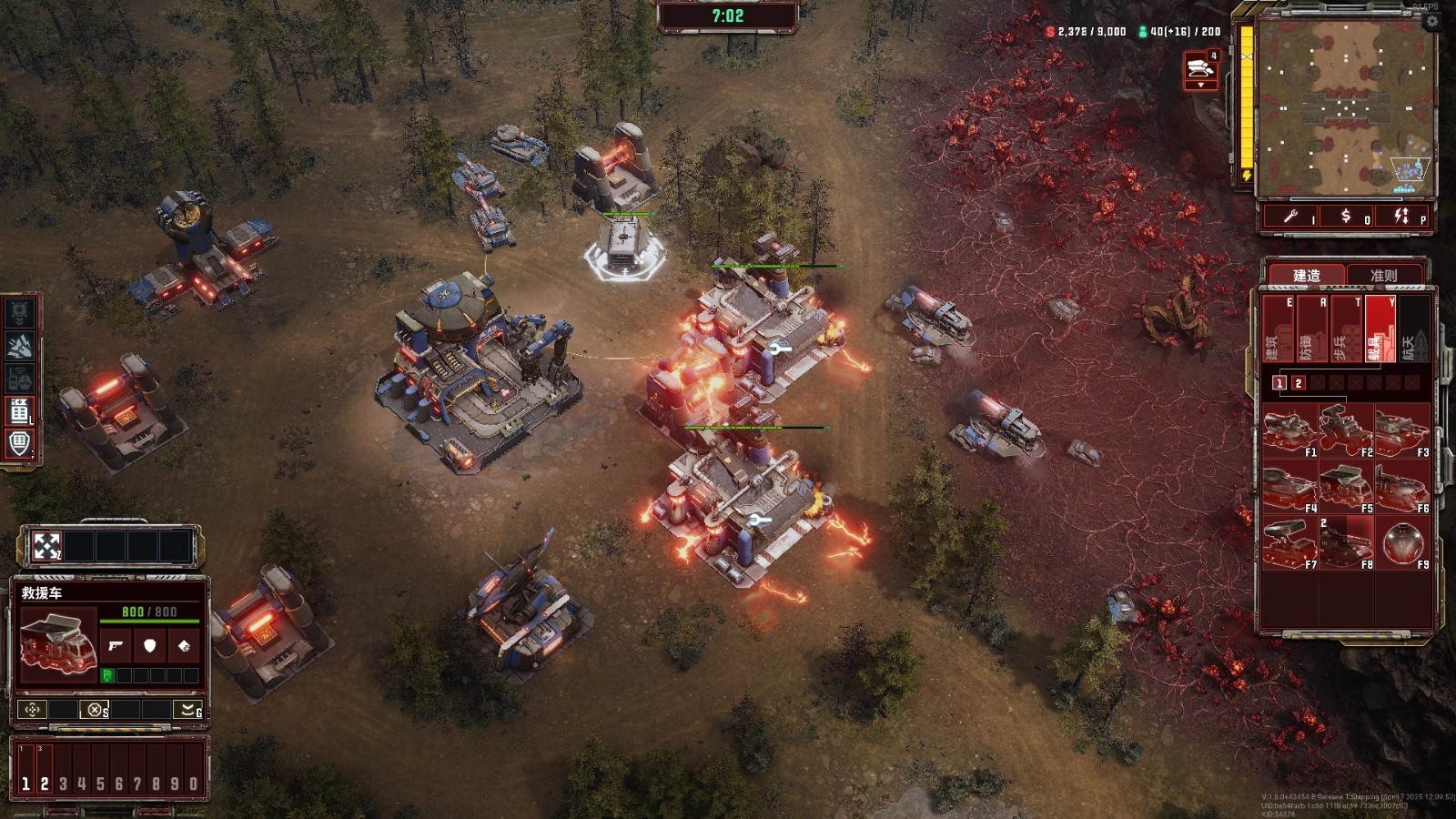
Task: Select the 步兵 infantry category
Action: pos(1345,329)
